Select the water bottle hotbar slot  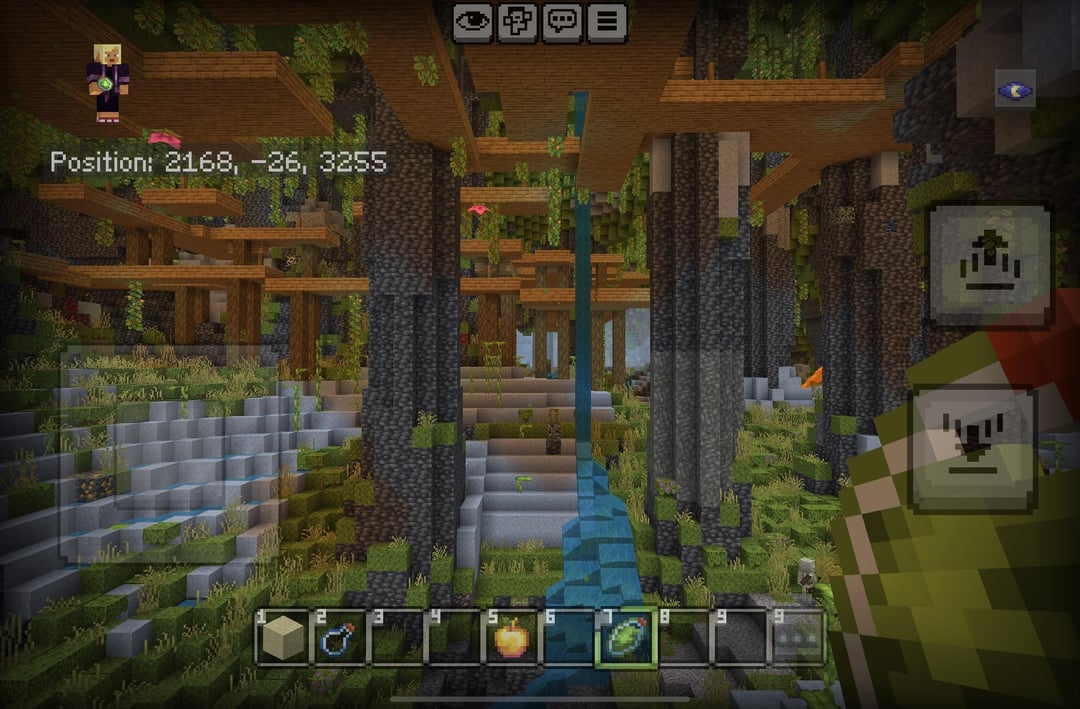tap(341, 637)
